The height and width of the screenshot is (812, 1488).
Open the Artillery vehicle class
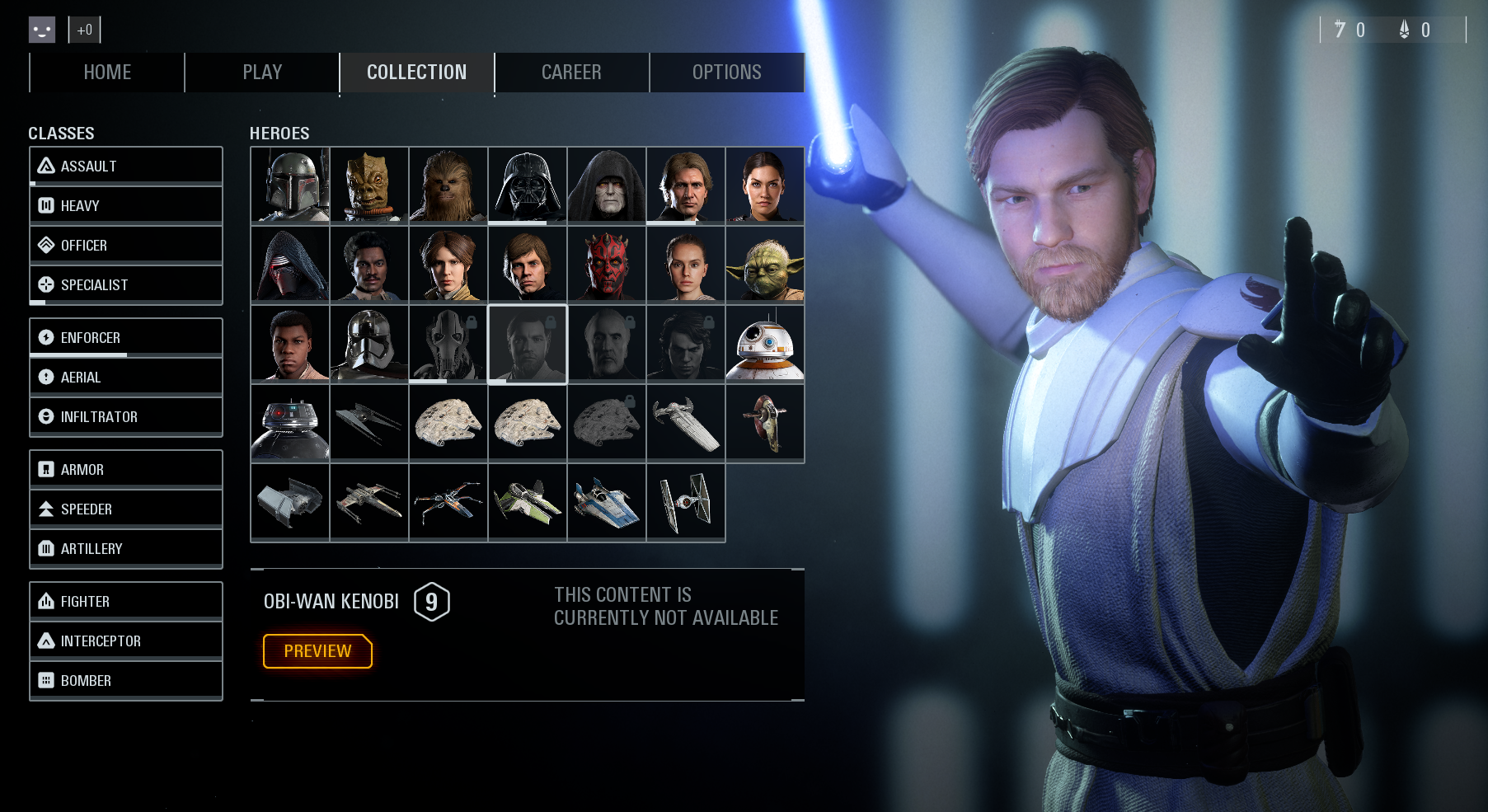(126, 548)
